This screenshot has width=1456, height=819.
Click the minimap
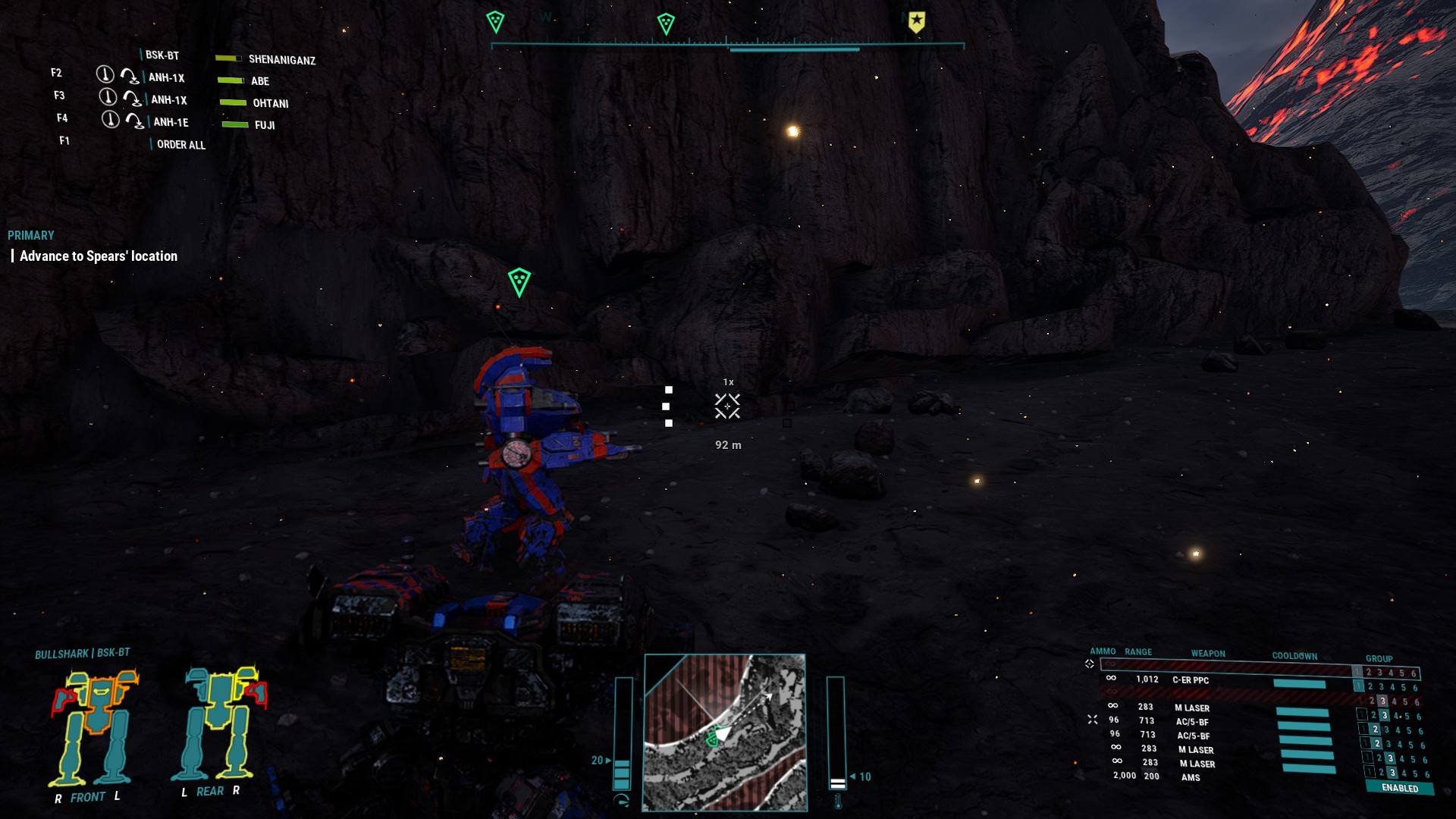(724, 732)
